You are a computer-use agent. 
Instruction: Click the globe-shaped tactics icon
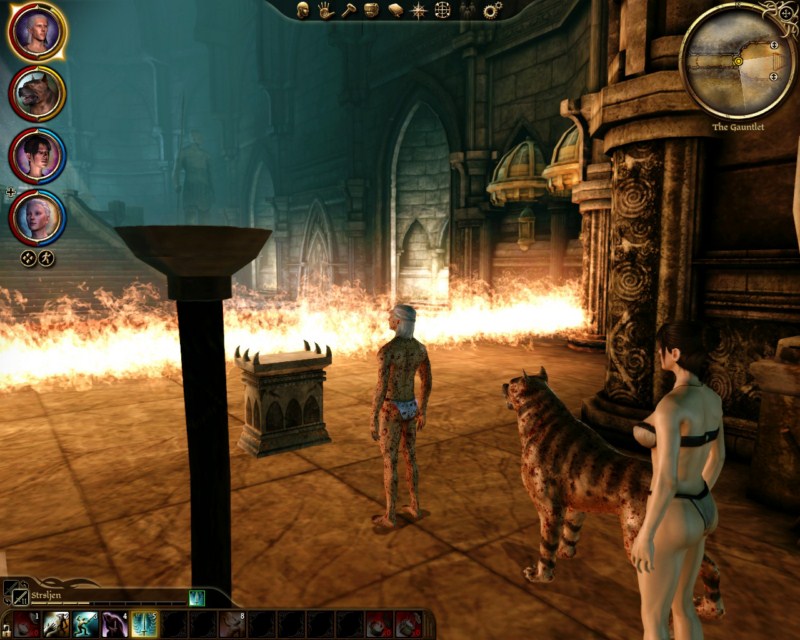pyautogui.click(x=442, y=10)
